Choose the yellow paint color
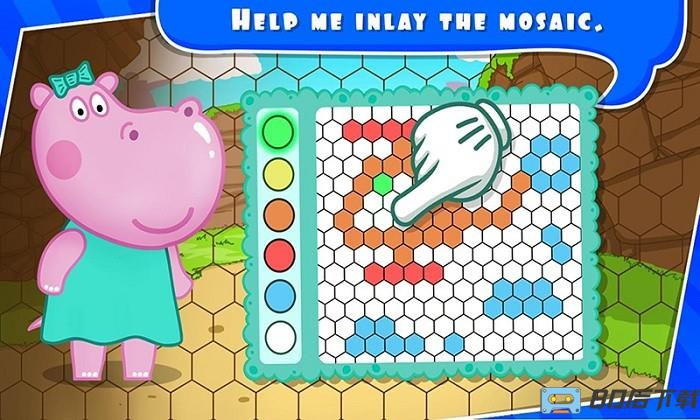 point(279,172)
